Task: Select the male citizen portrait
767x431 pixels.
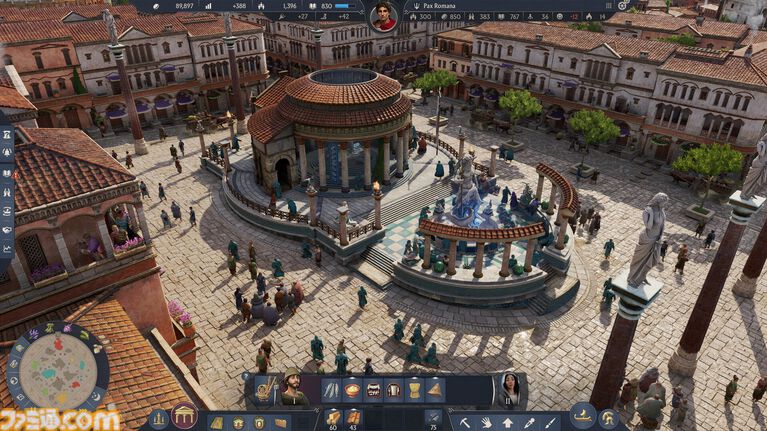Action: 294,390
